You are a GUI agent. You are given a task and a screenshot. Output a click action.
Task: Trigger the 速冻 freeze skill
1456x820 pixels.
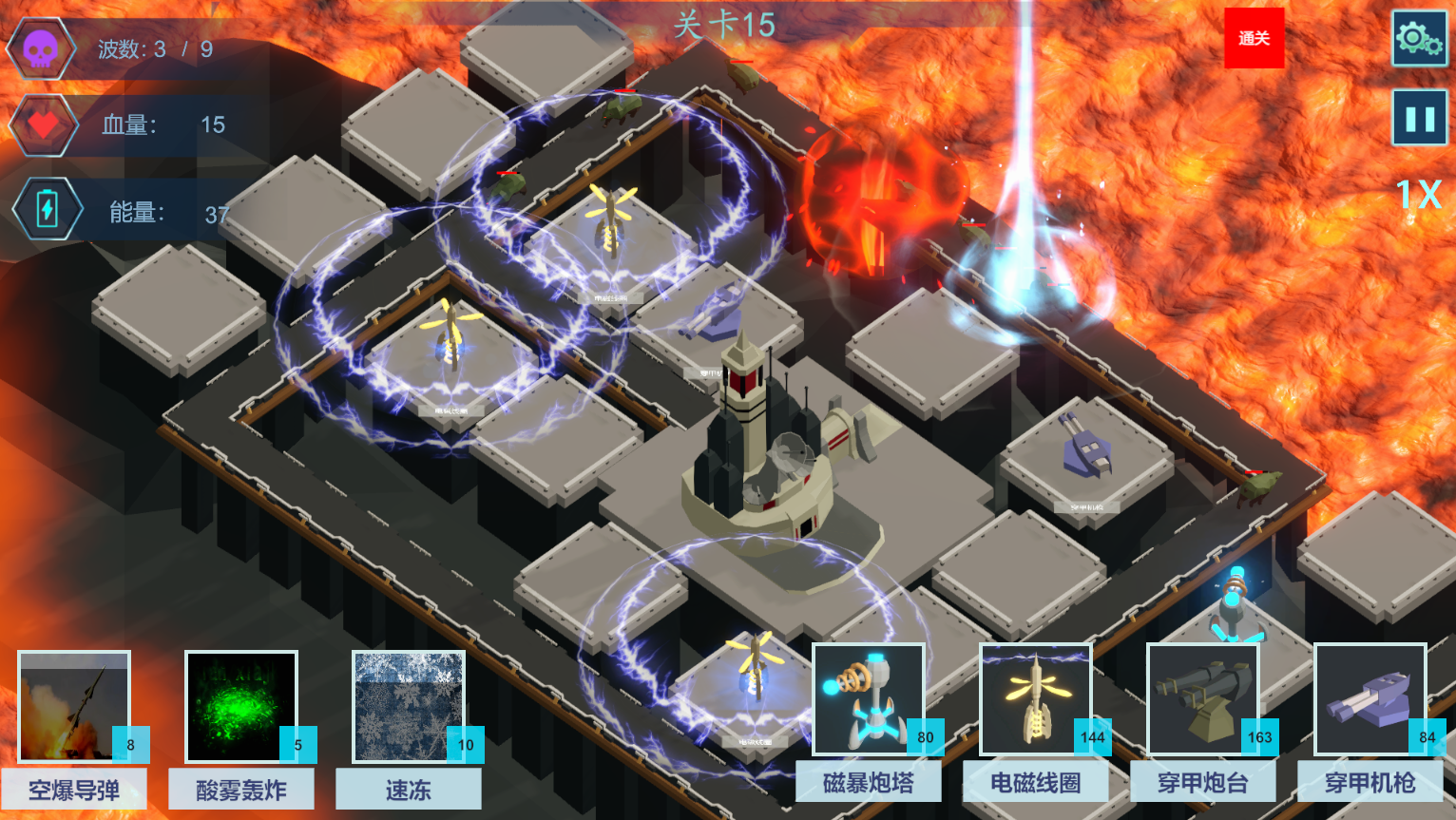click(409, 707)
